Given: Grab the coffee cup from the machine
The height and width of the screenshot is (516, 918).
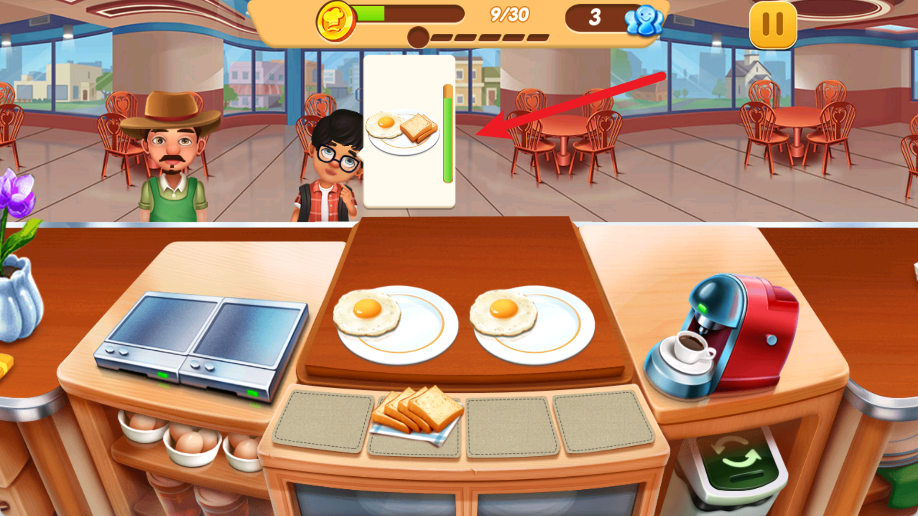Looking at the screenshot, I should tap(689, 348).
